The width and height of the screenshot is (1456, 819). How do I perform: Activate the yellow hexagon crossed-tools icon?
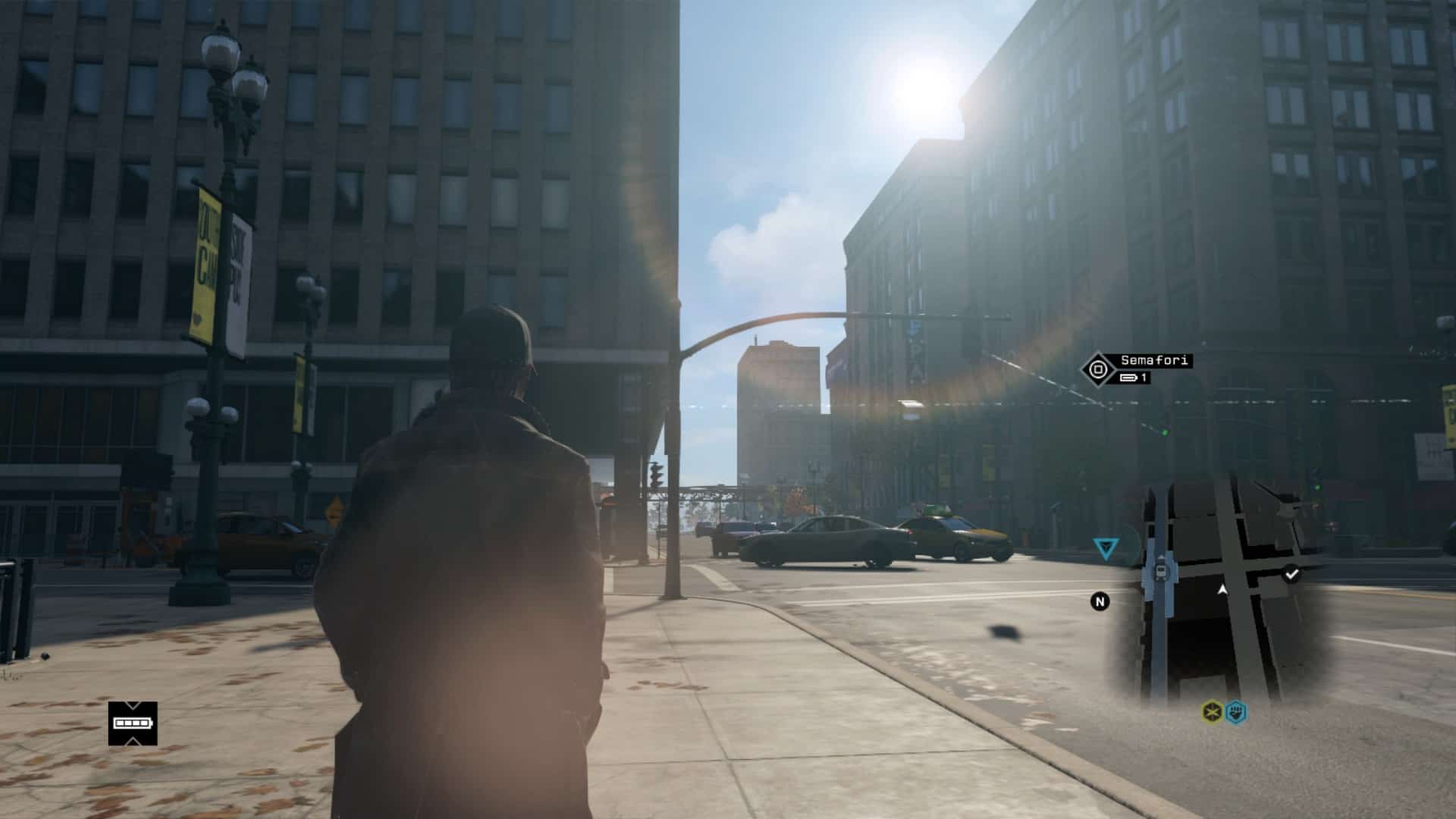[x=1212, y=712]
